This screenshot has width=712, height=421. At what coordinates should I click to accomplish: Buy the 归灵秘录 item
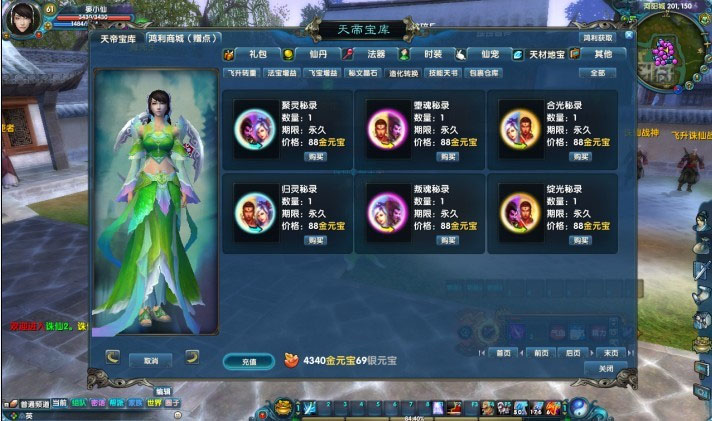coord(316,240)
